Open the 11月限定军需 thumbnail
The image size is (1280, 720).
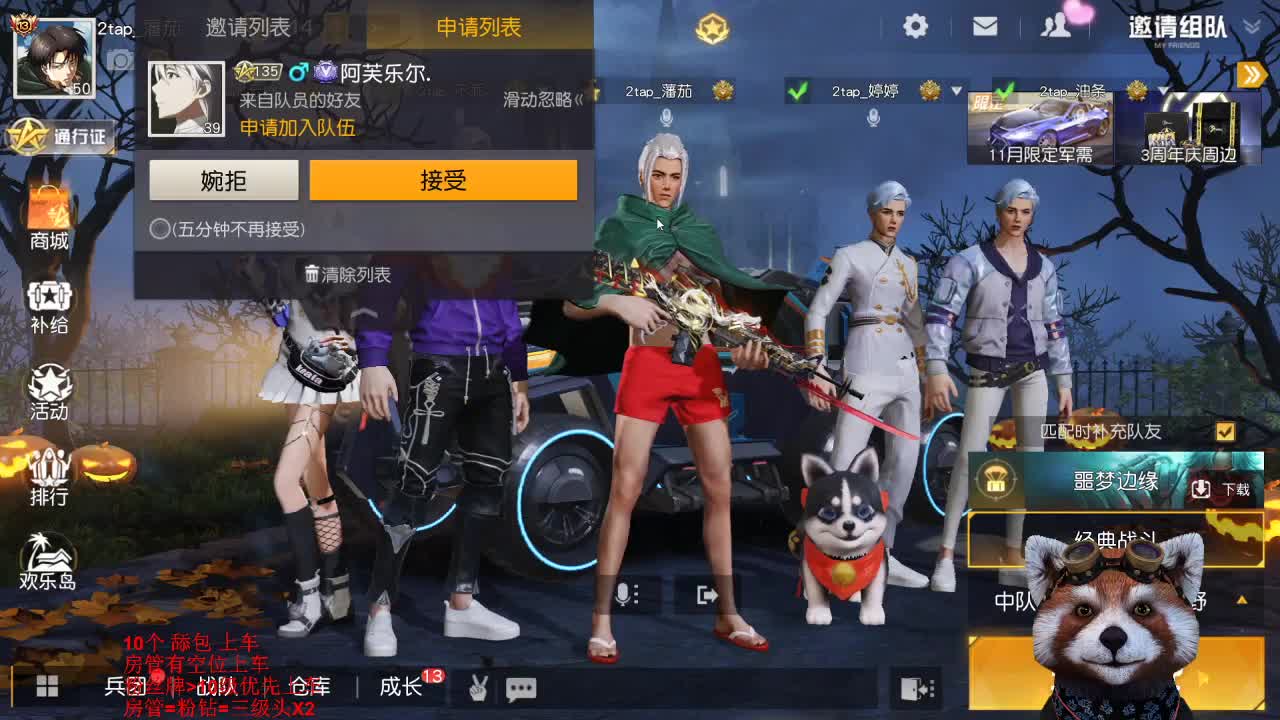[x=1040, y=125]
